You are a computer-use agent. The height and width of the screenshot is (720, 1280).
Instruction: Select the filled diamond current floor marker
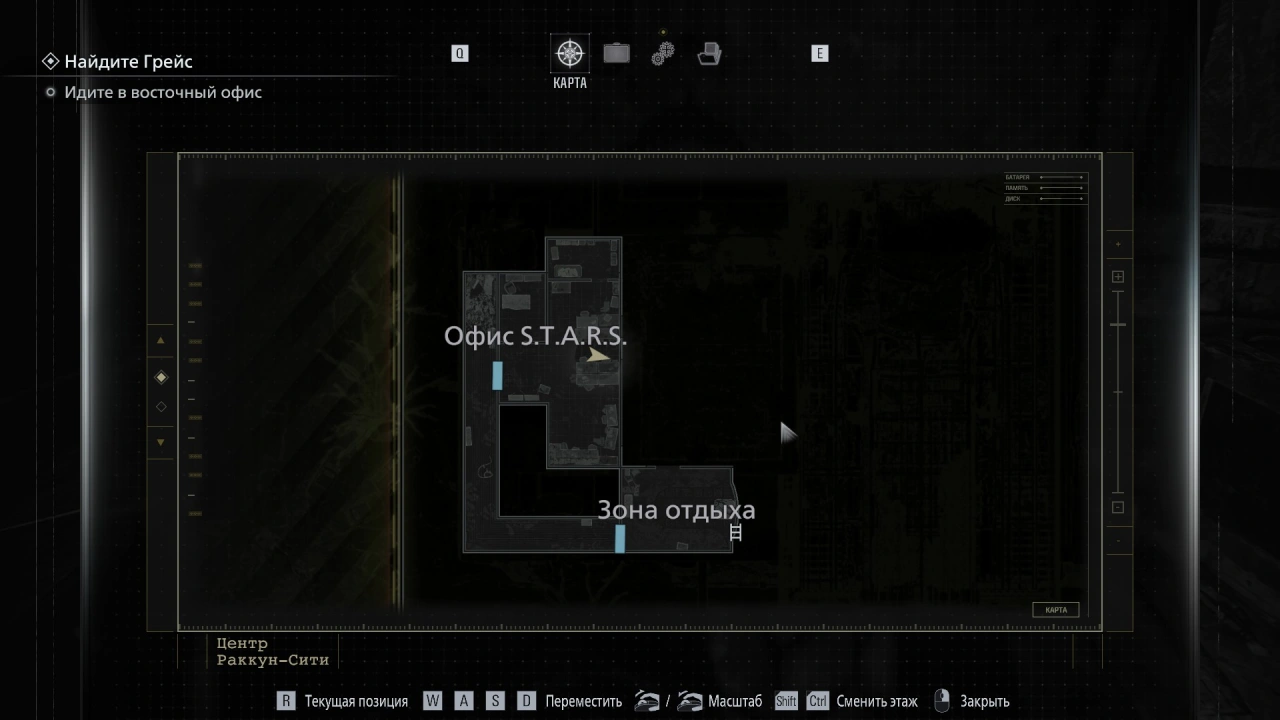[161, 377]
